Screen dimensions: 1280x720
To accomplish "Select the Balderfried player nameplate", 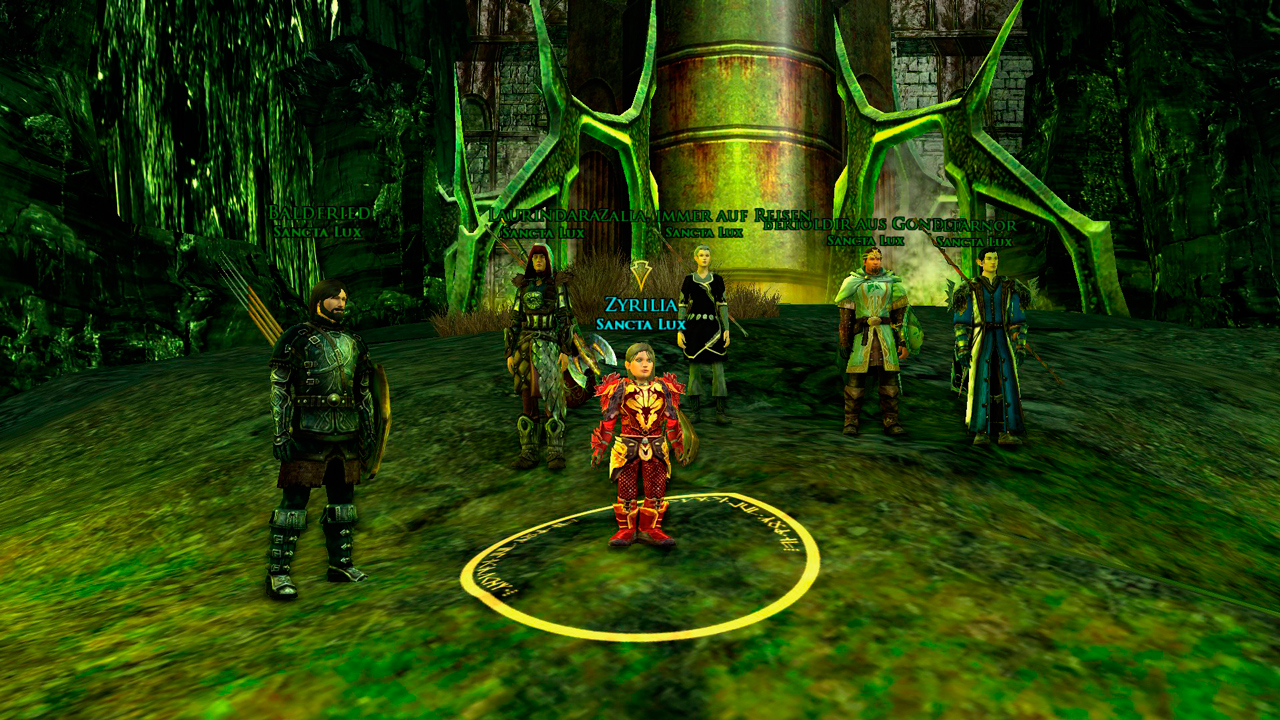I will [320, 214].
